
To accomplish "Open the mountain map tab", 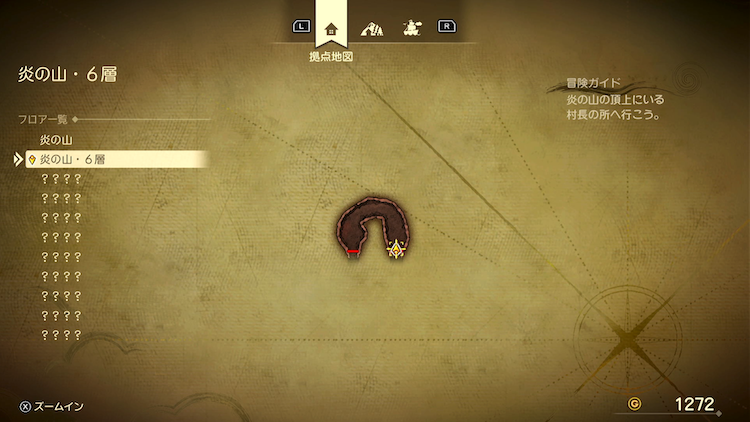I will 372,28.
